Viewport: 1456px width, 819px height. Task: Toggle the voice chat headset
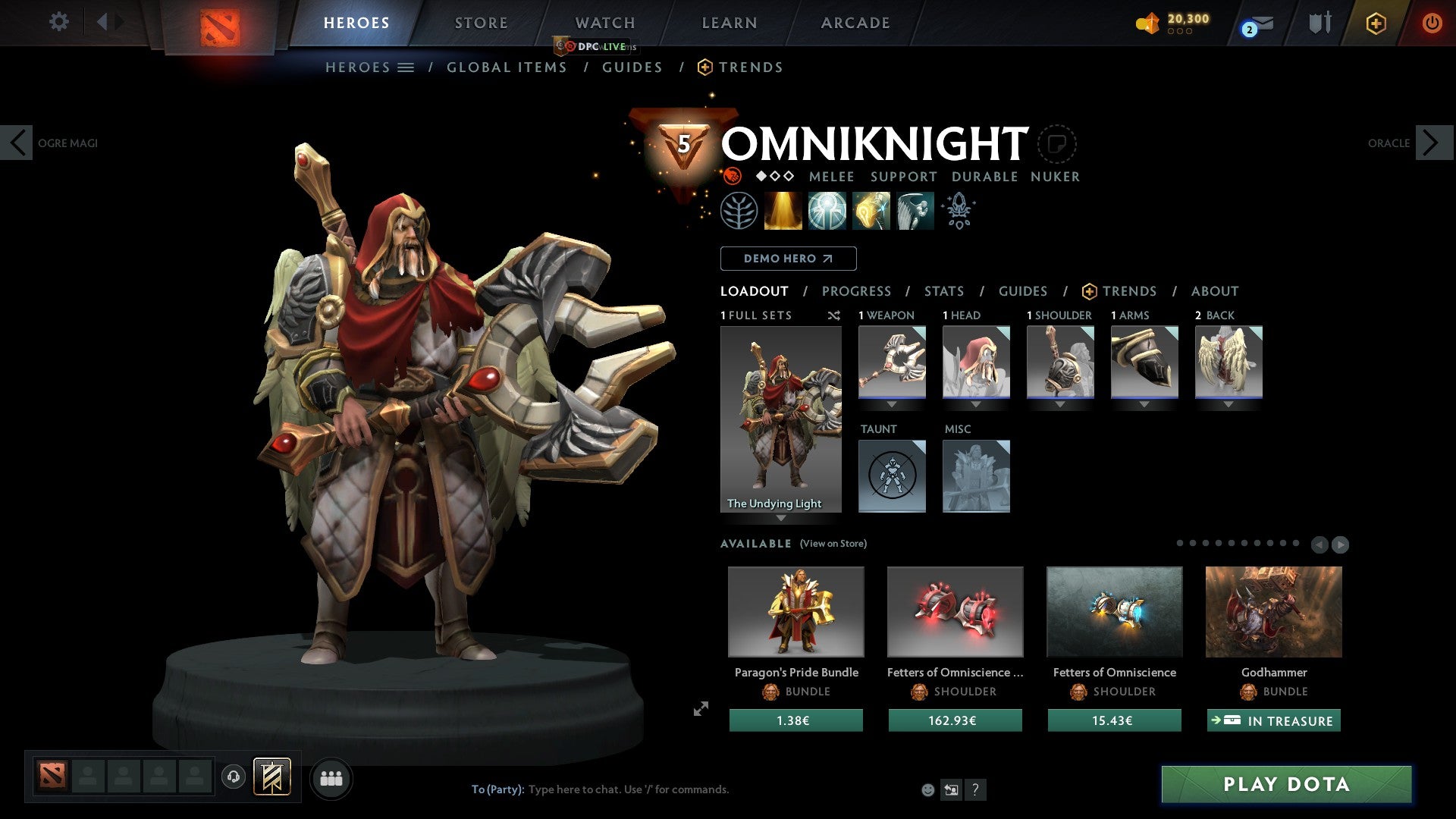pyautogui.click(x=233, y=777)
